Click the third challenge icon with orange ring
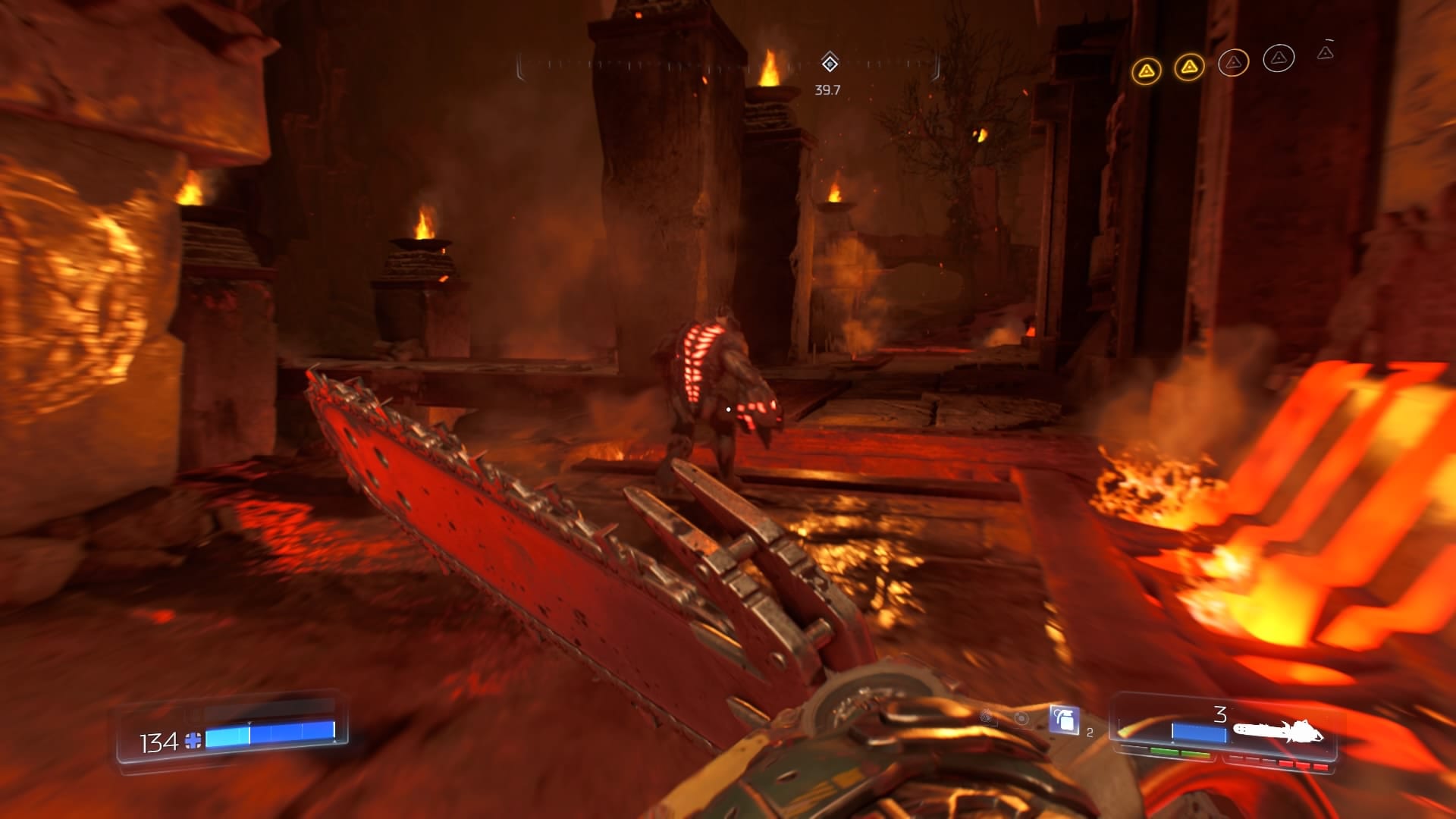The image size is (1456, 819). (1234, 63)
